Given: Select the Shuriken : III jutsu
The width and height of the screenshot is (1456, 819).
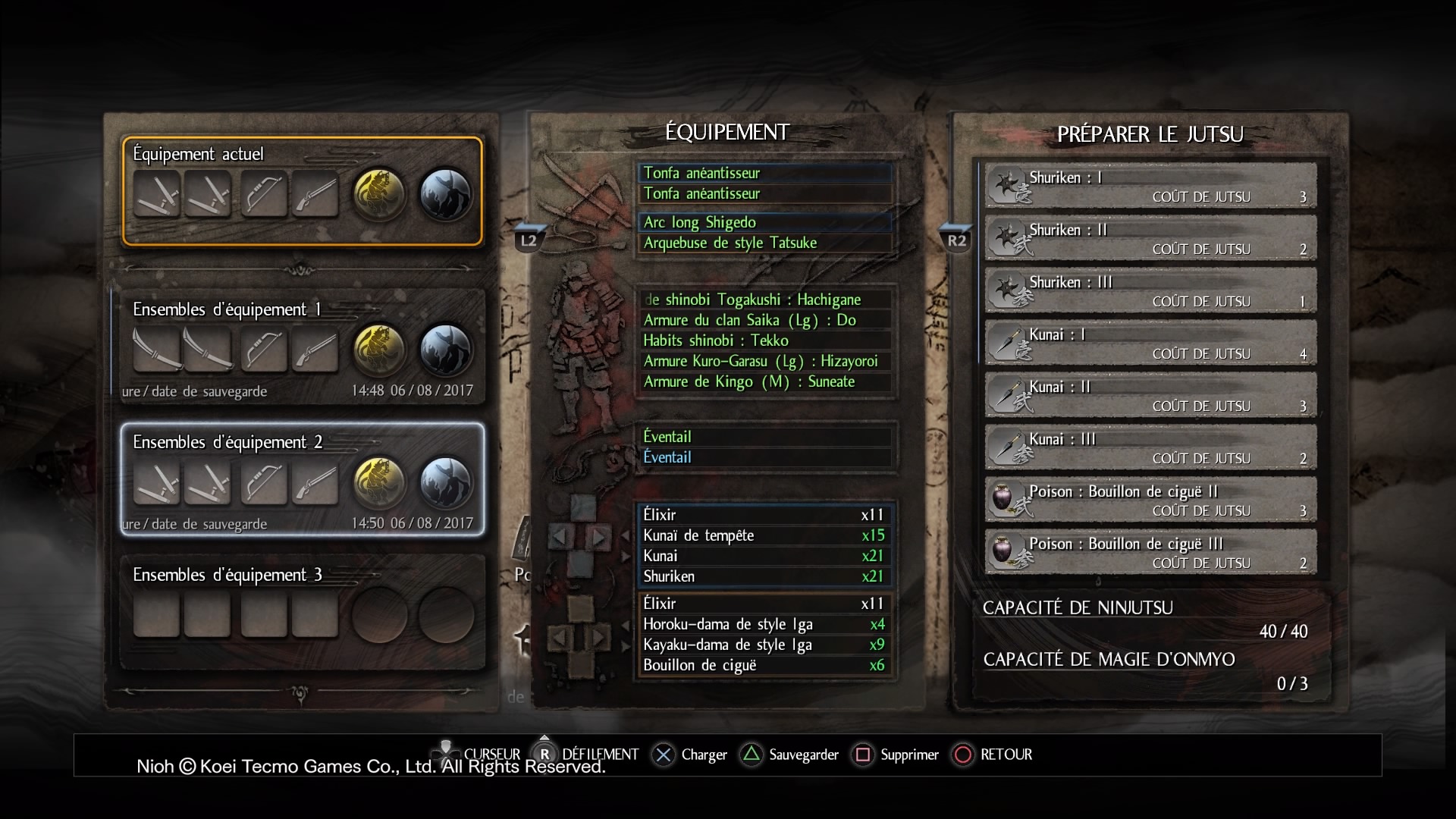Looking at the screenshot, I should [1150, 291].
